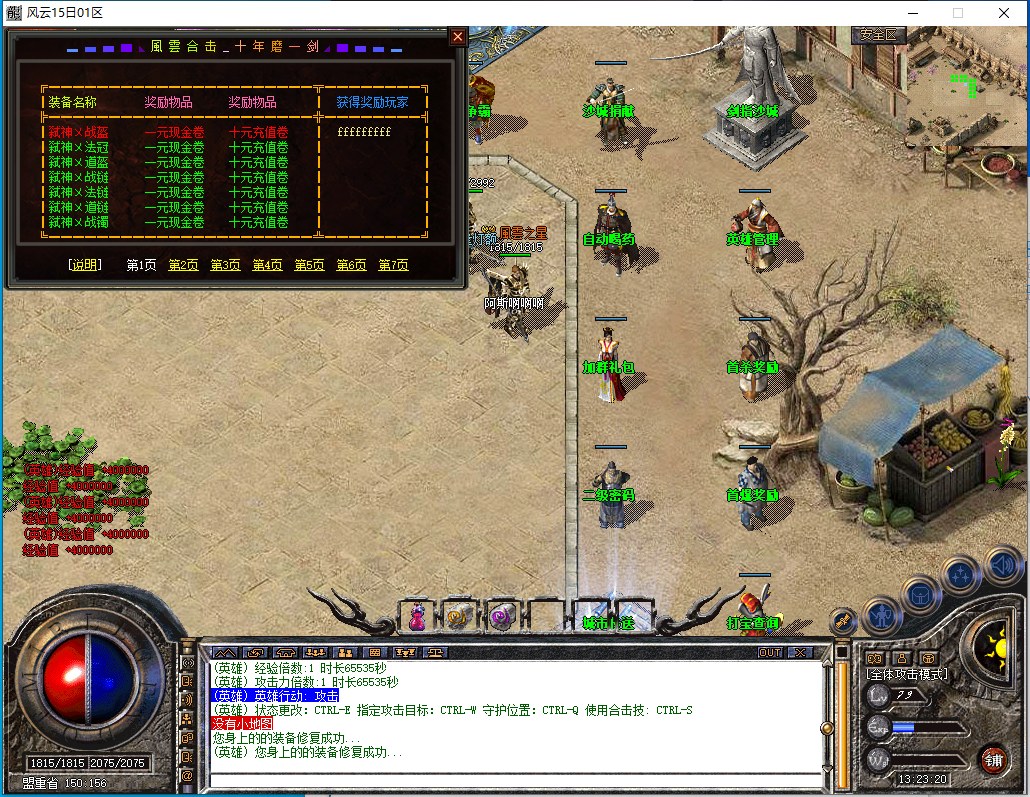Select the pink potion hotbar slot

coord(416,618)
